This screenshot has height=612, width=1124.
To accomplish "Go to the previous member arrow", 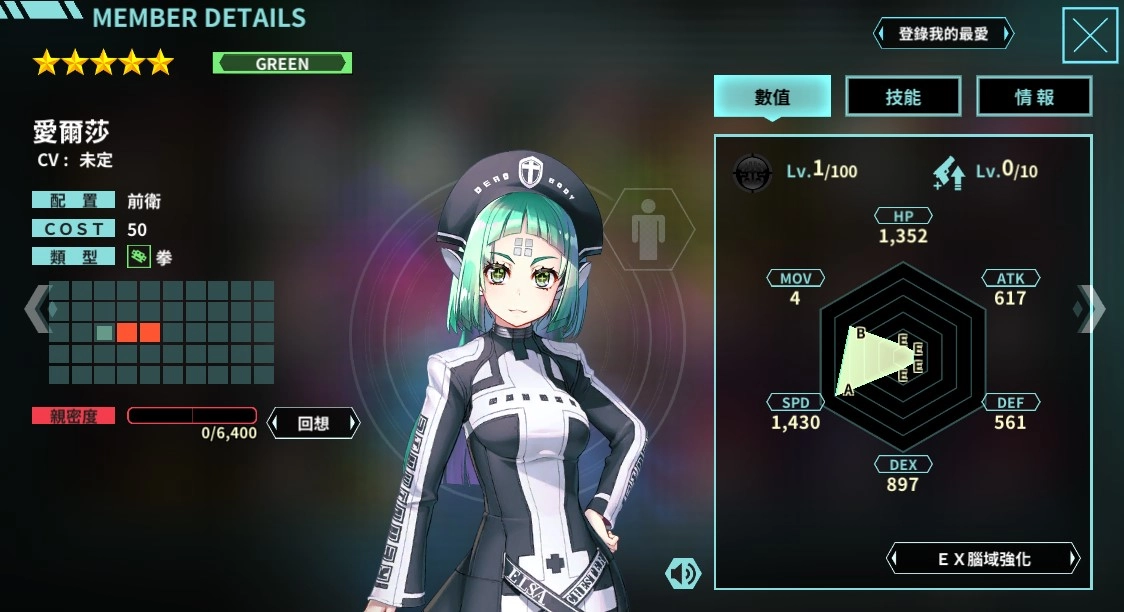I will 36,309.
